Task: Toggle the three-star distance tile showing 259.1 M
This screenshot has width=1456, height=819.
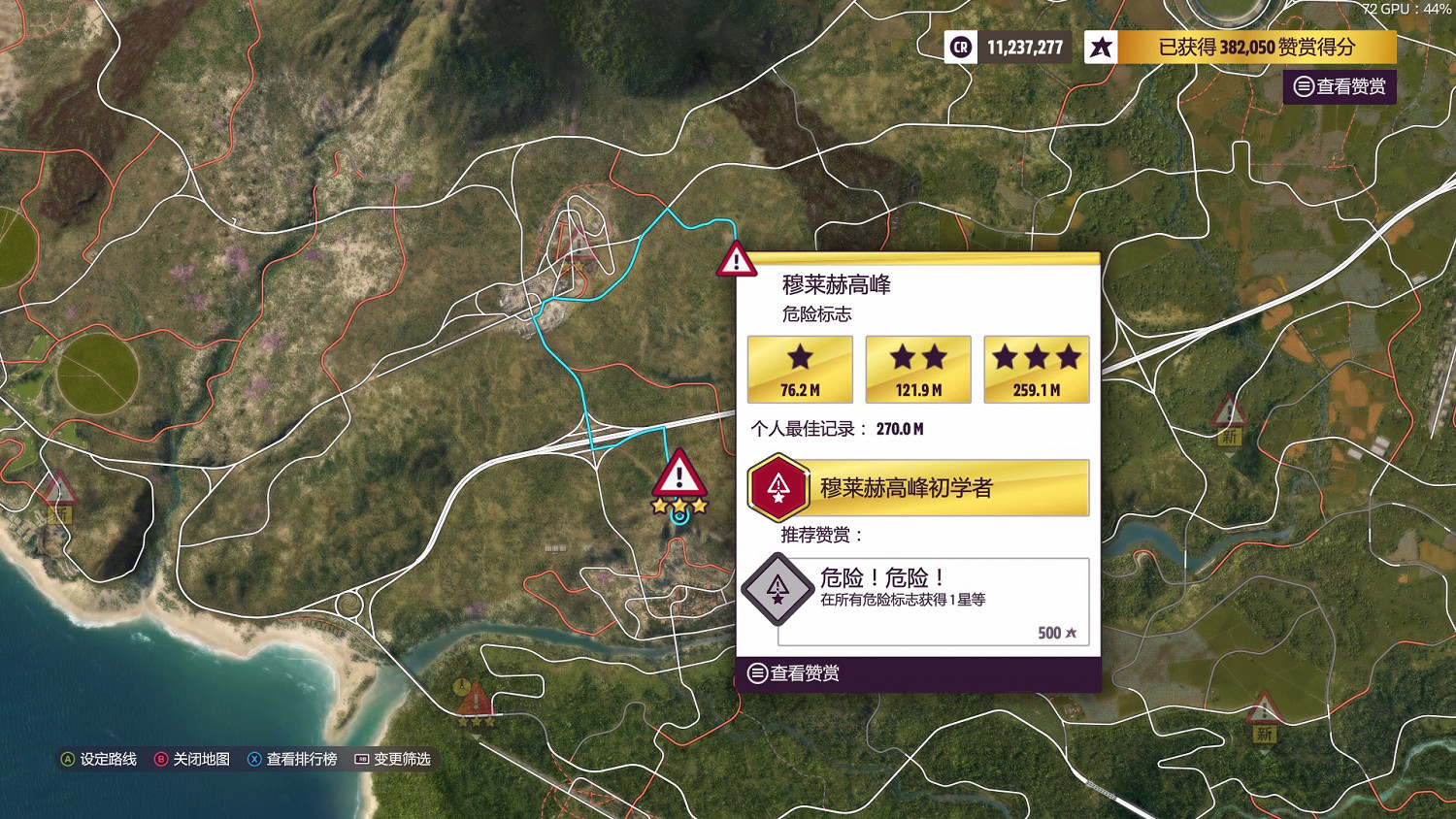Action: [1036, 369]
